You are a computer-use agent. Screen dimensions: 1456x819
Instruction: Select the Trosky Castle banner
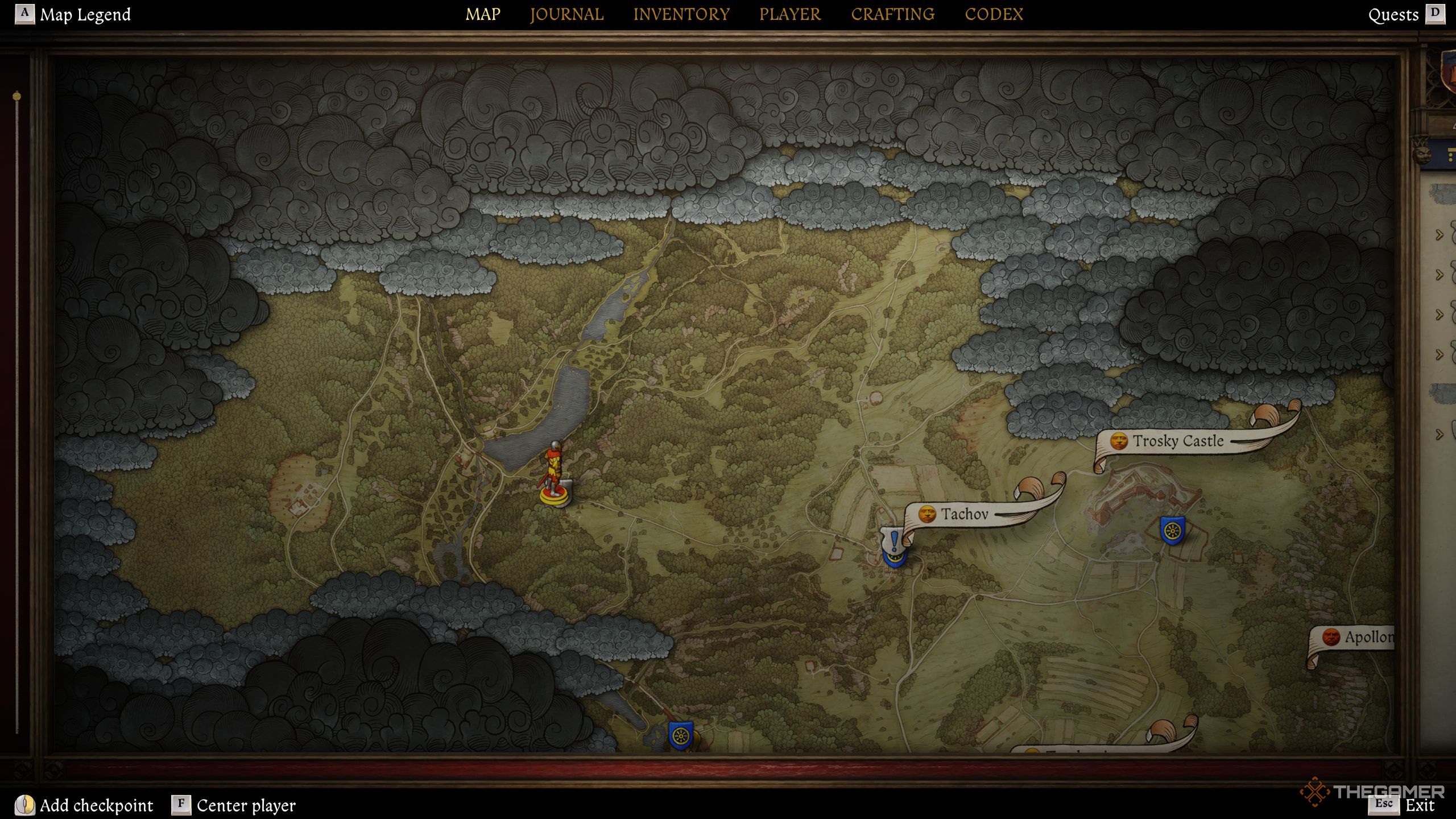coord(1177,441)
